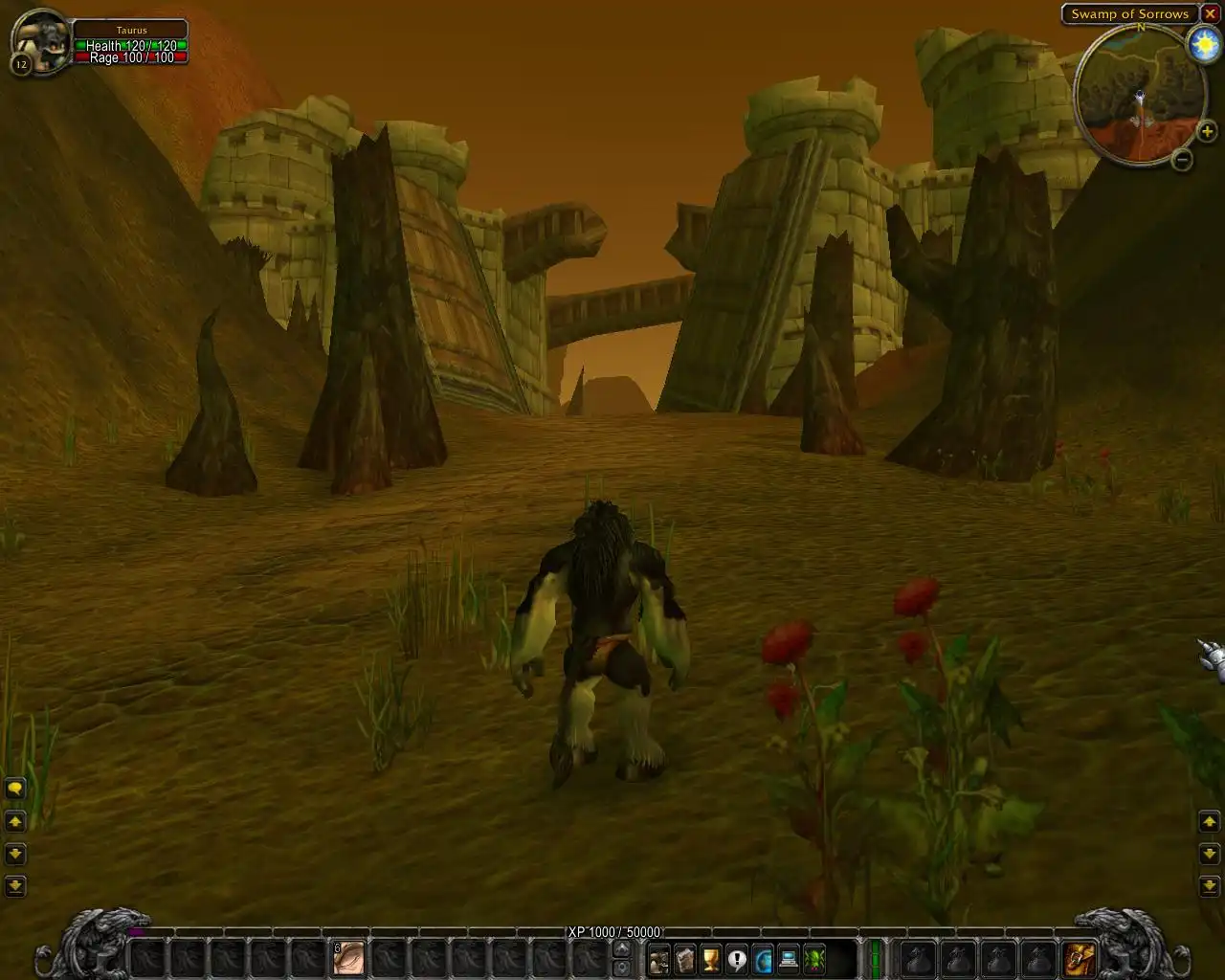Page the action bar up

click(x=621, y=948)
